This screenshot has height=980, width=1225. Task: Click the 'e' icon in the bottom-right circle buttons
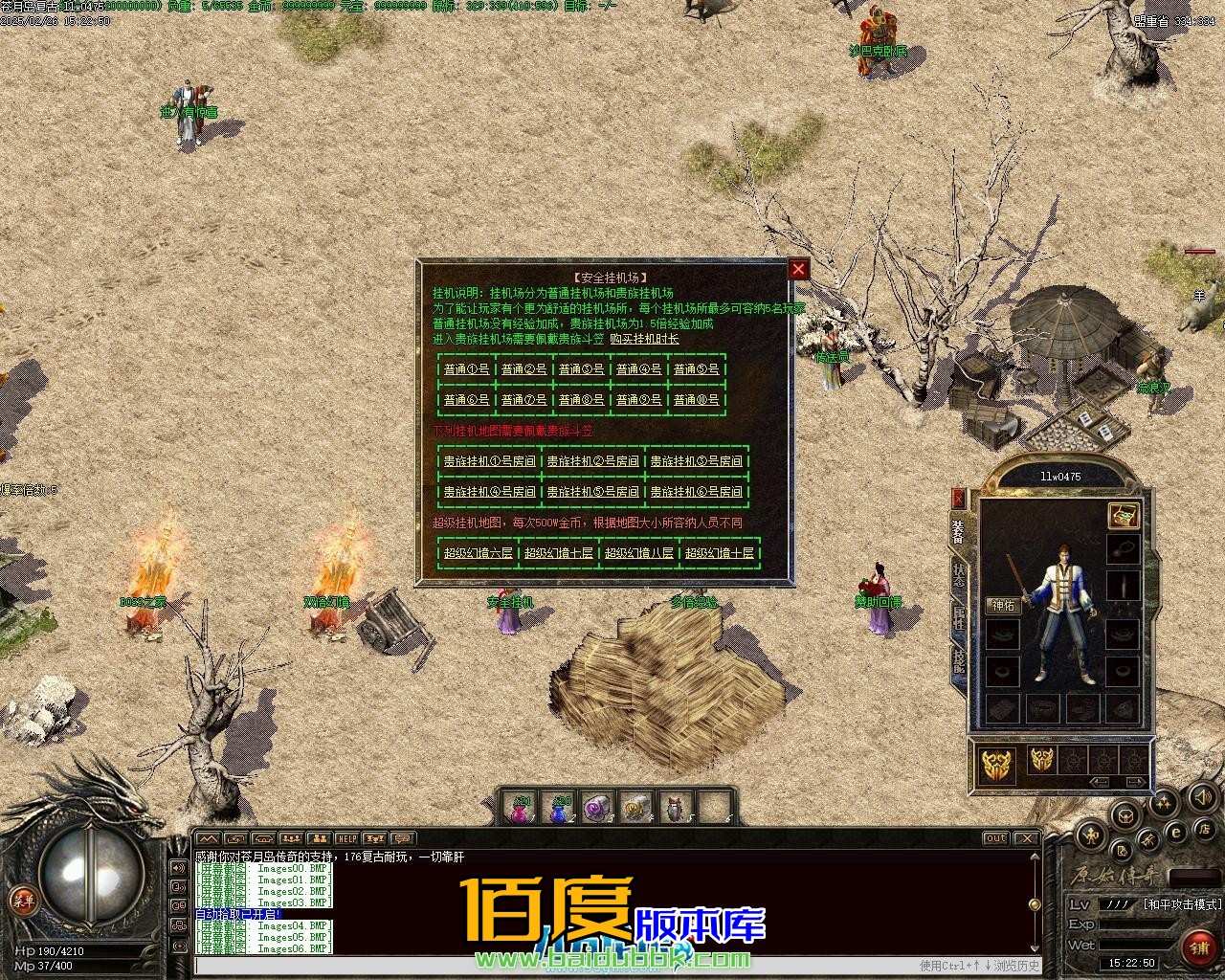pyautogui.click(x=1175, y=832)
